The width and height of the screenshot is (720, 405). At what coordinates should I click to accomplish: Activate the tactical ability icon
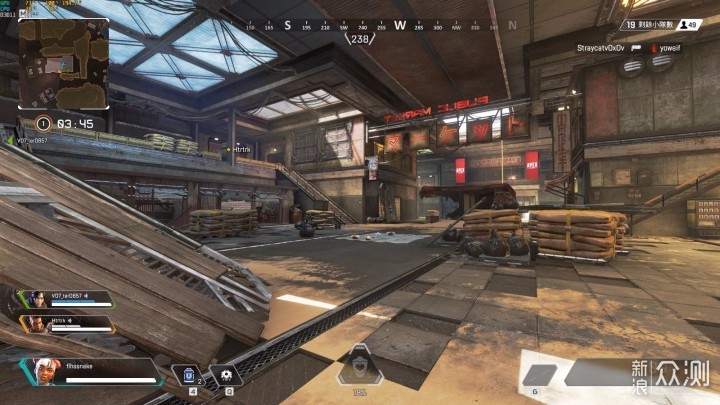tap(228, 375)
